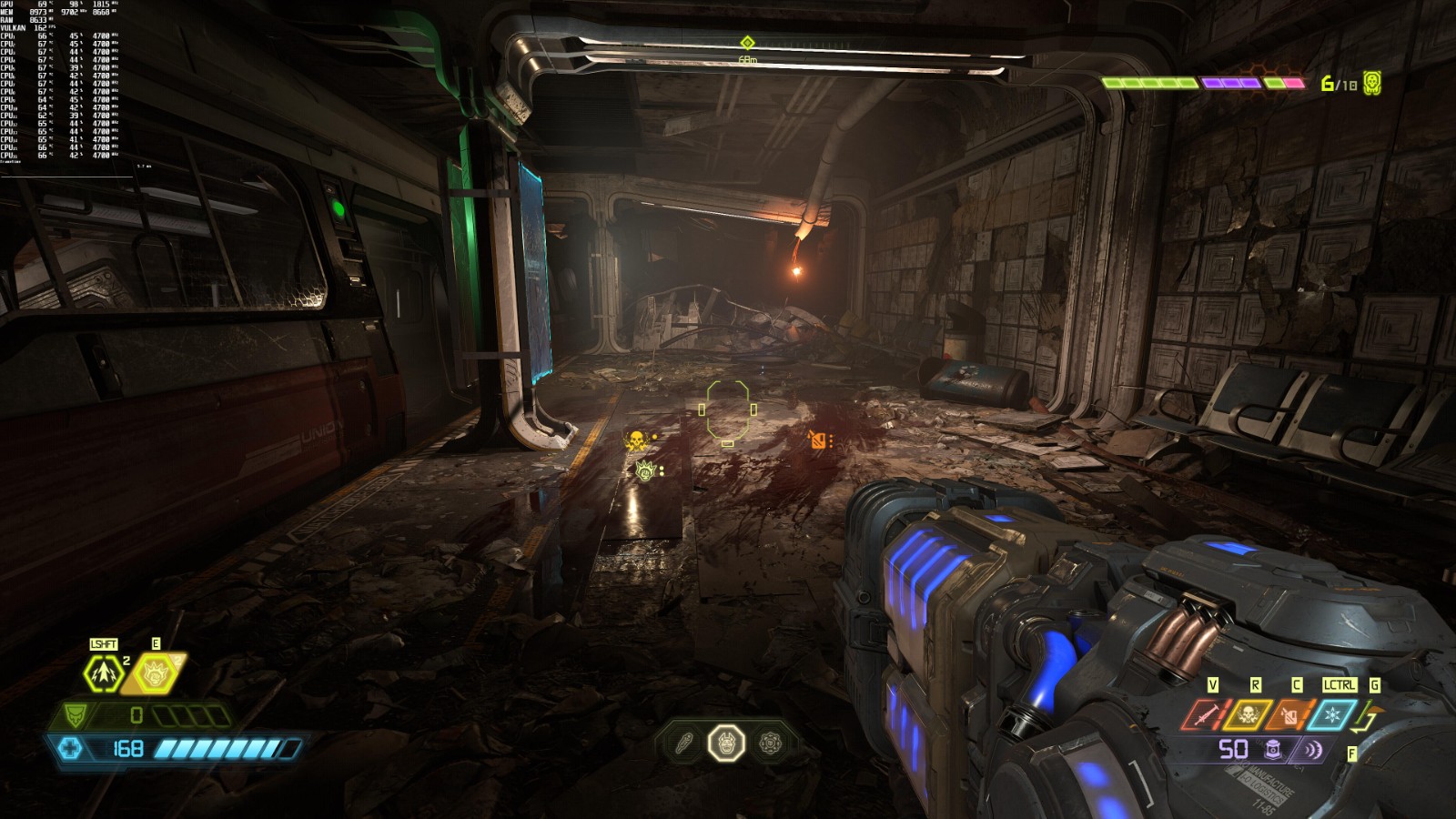Use the yellow flaming skull icon
This screenshot has height=819, width=1456.
coord(1248,715)
